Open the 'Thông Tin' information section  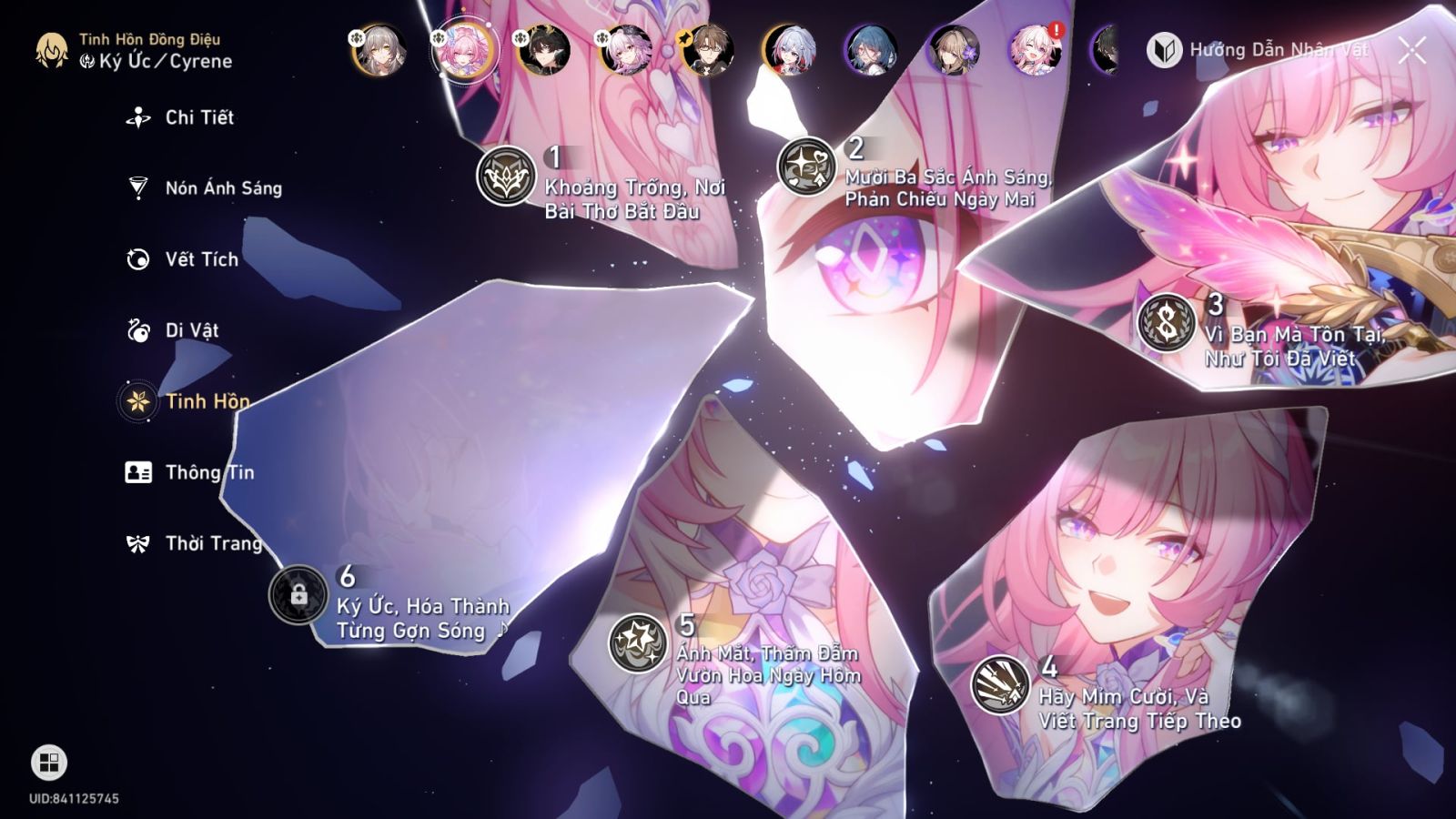[x=136, y=472]
